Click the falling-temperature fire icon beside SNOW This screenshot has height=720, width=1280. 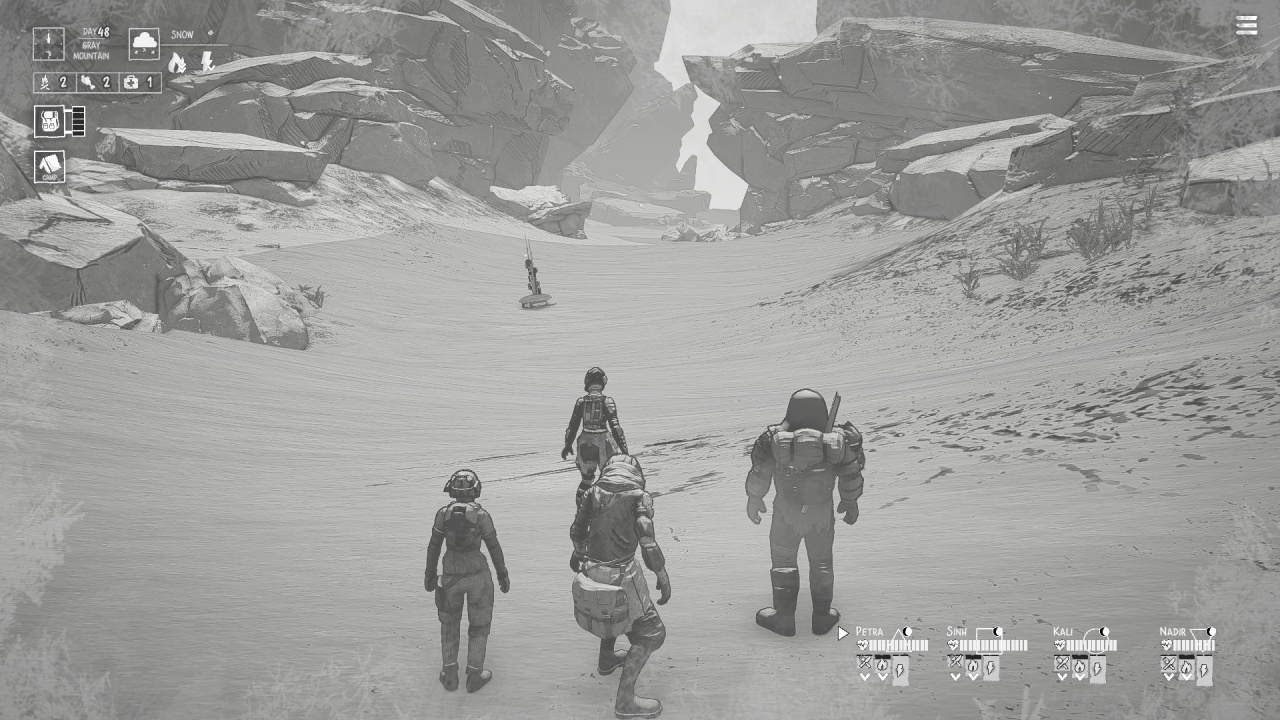[x=177, y=63]
